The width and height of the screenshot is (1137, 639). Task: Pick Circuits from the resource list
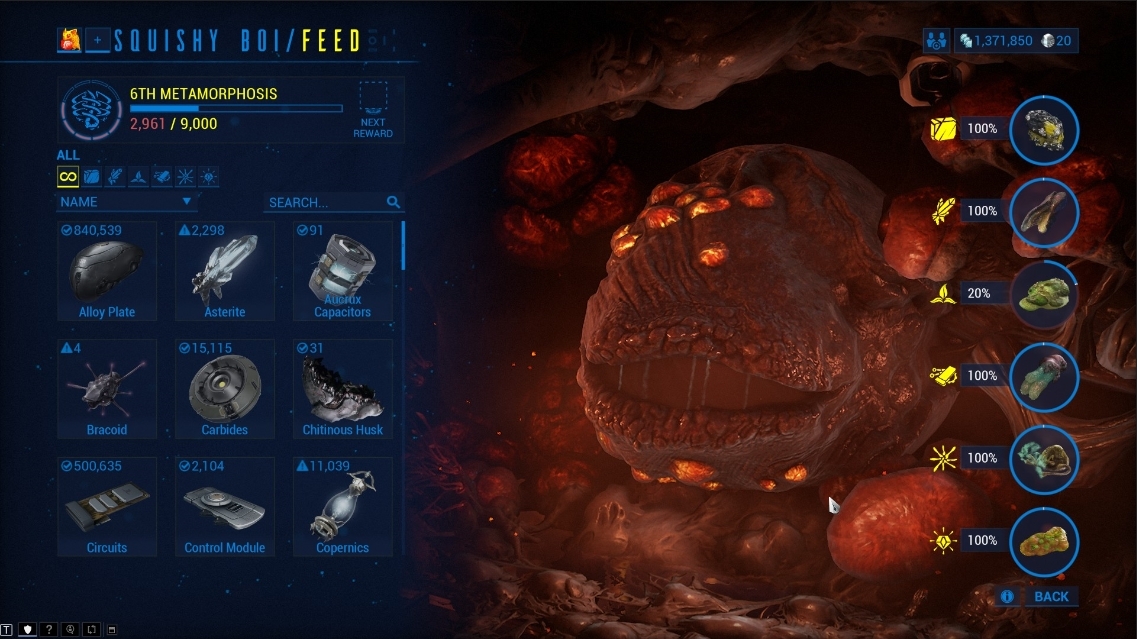[x=107, y=507]
